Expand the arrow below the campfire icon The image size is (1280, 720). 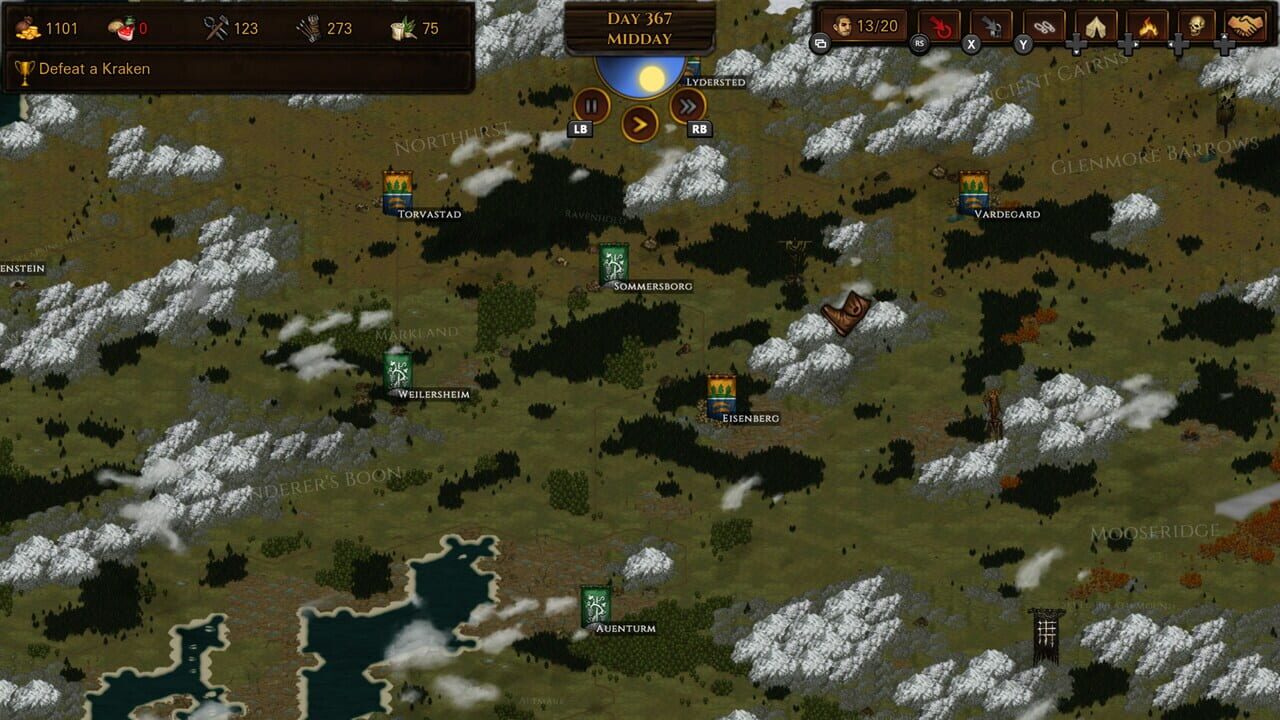point(1128,44)
